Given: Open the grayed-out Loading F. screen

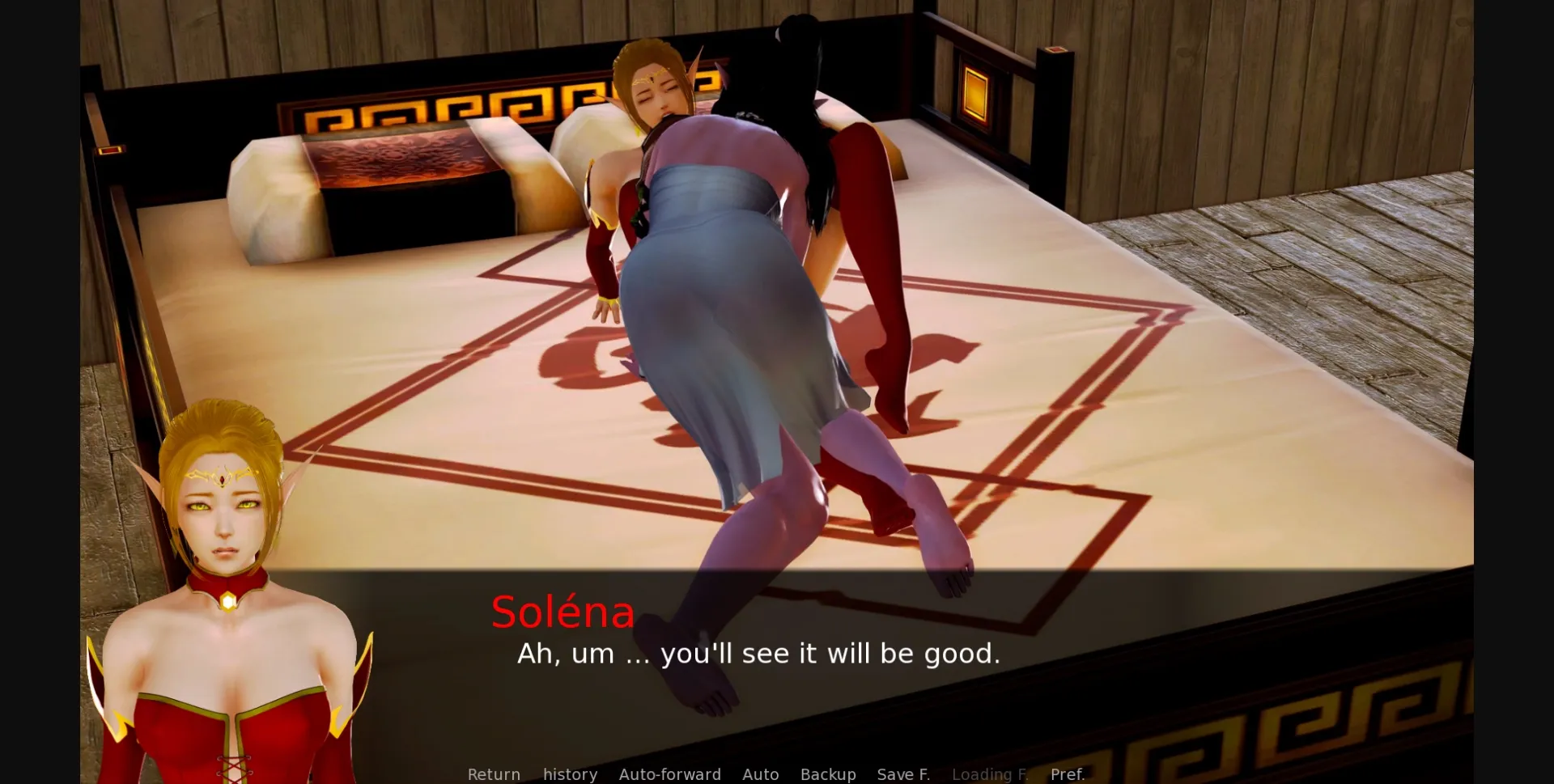Looking at the screenshot, I should 991,774.
